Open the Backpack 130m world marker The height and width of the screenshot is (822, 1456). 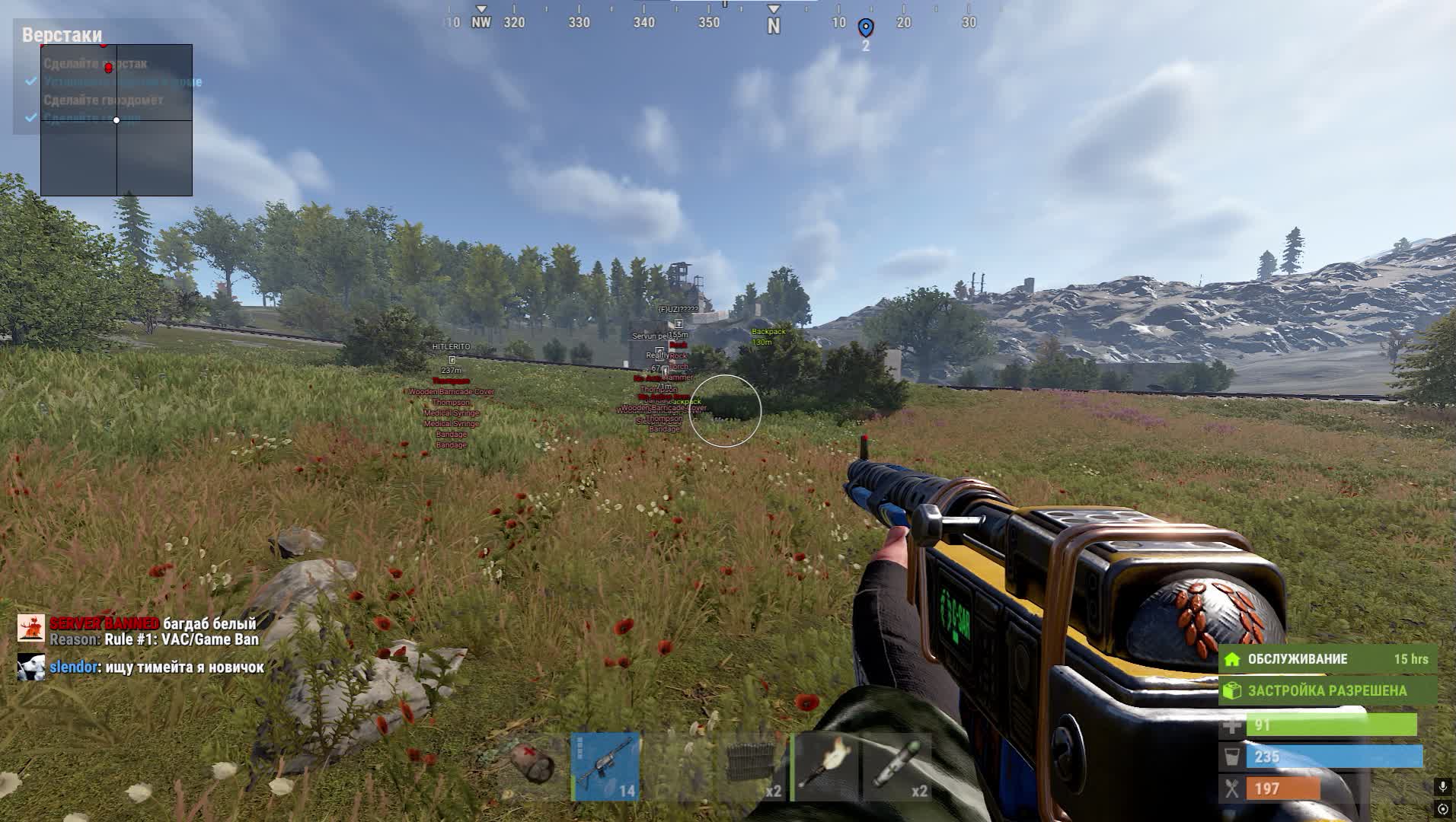[x=768, y=336]
